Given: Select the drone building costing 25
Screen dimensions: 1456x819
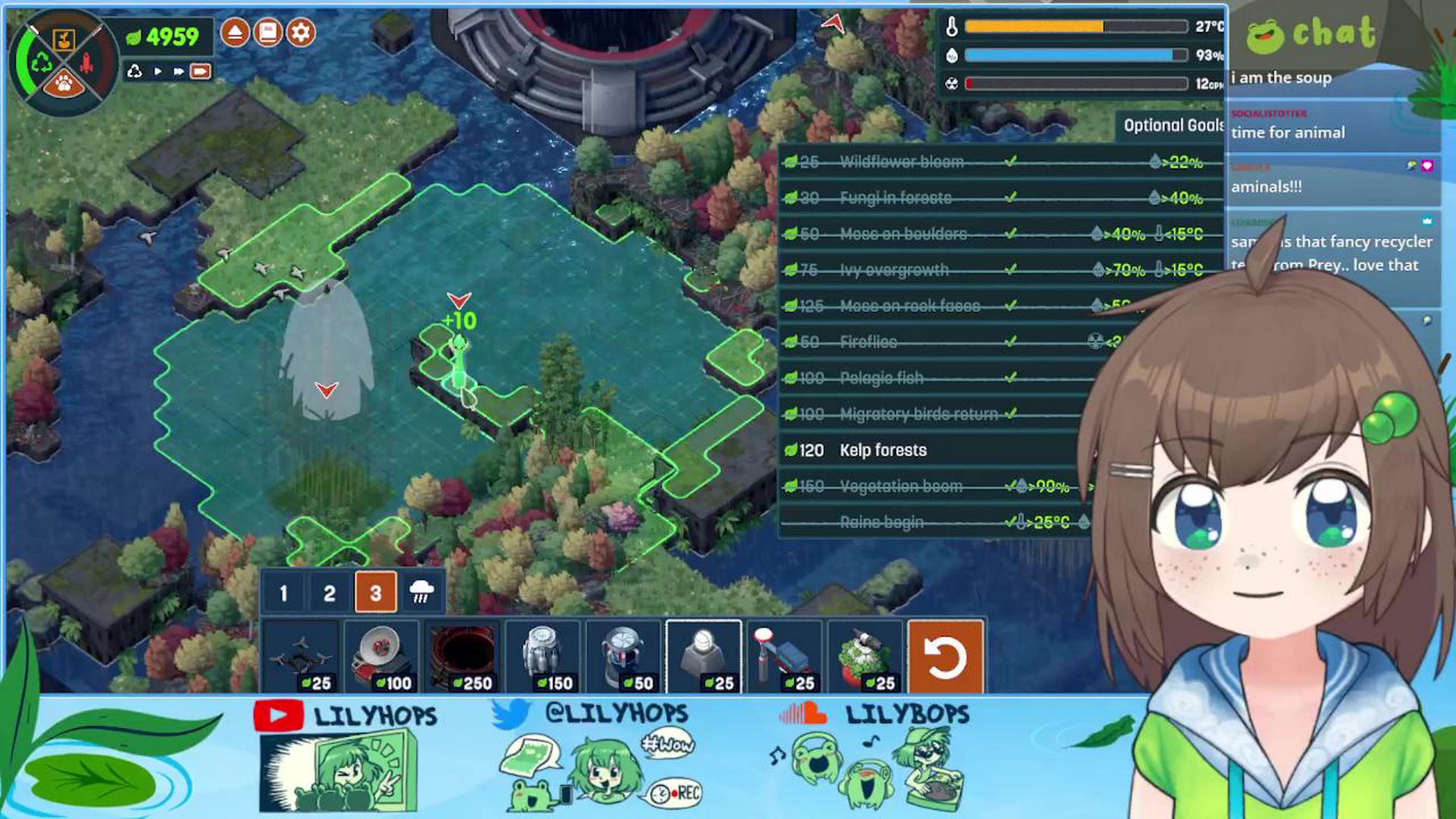Looking at the screenshot, I should [301, 657].
